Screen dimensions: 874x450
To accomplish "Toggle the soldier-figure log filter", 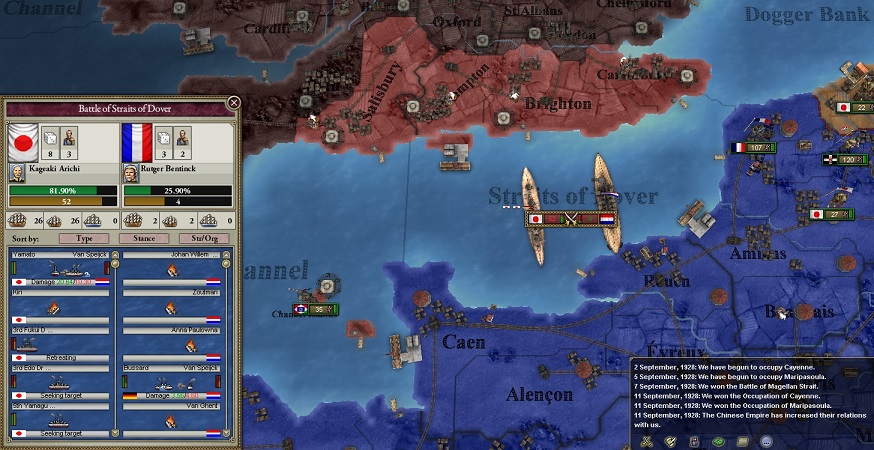I will pos(693,441).
